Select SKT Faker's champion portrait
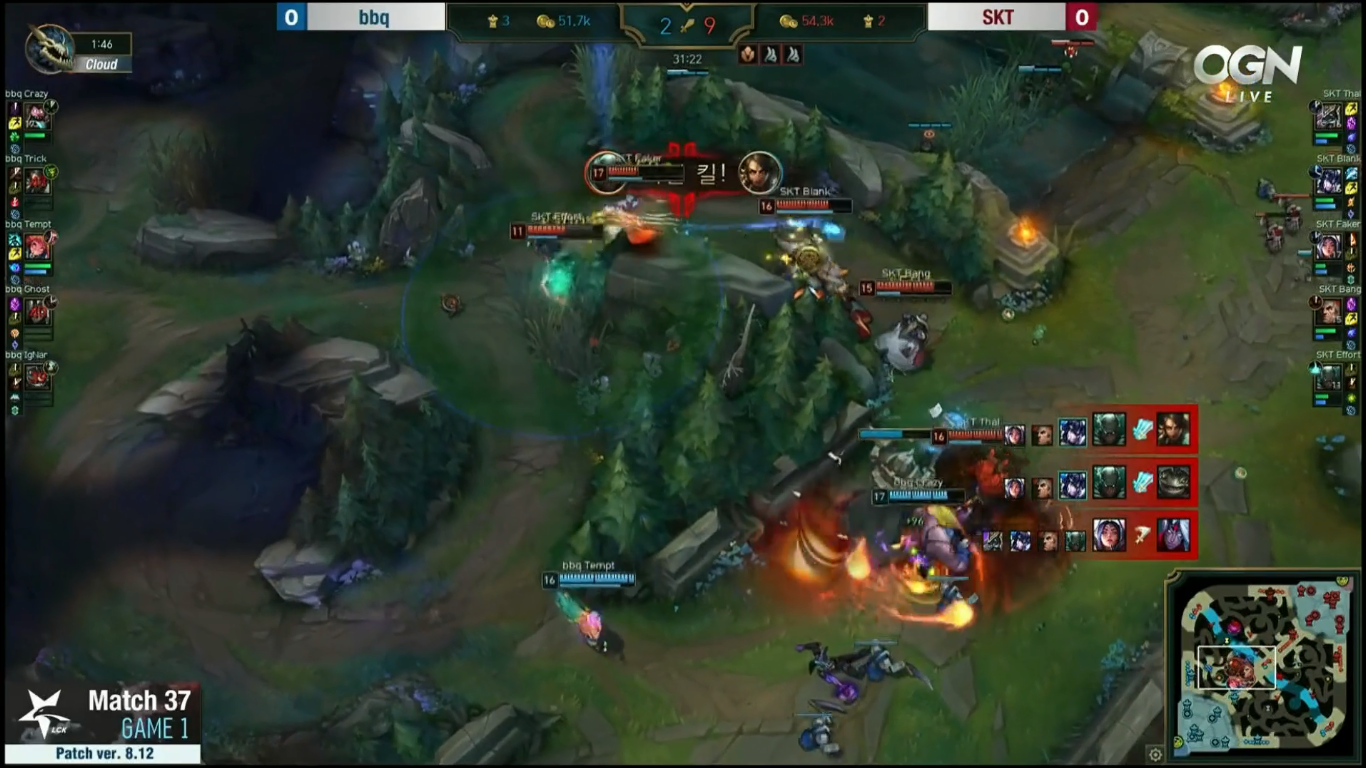The height and width of the screenshot is (768, 1366). (1329, 246)
